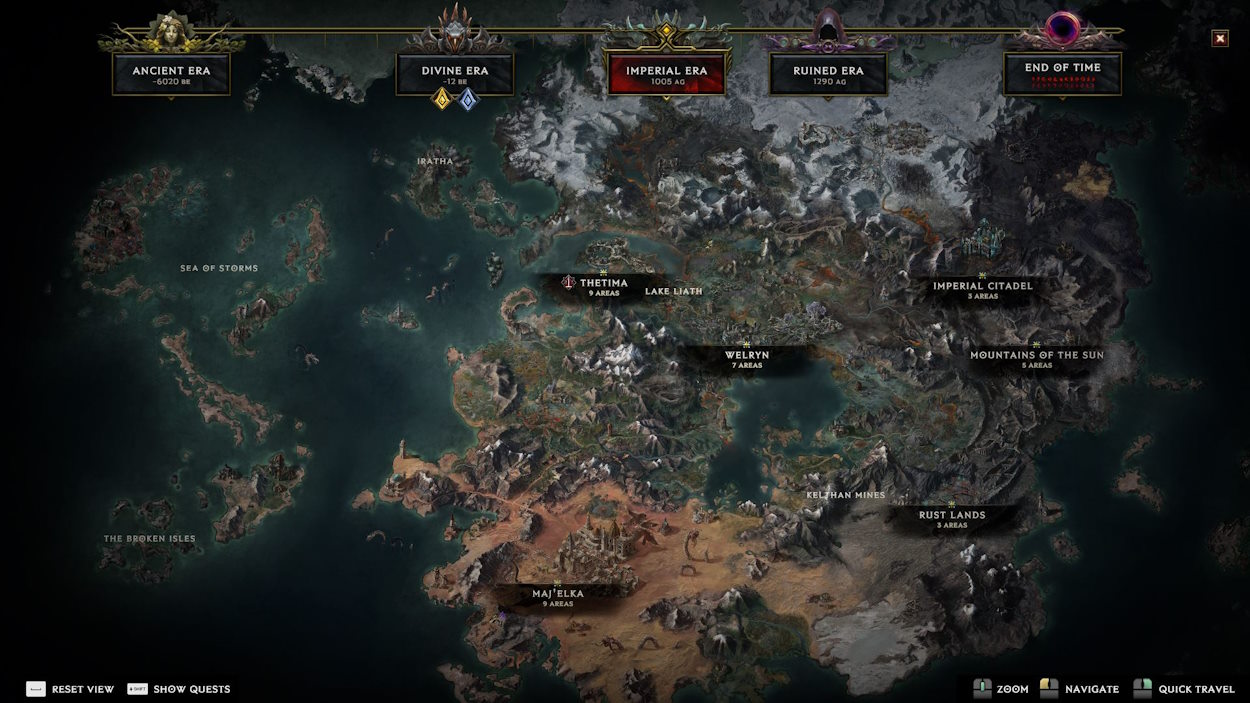Viewport: 1250px width, 703px height.
Task: Select the Welryn region marker
Action: [746, 359]
